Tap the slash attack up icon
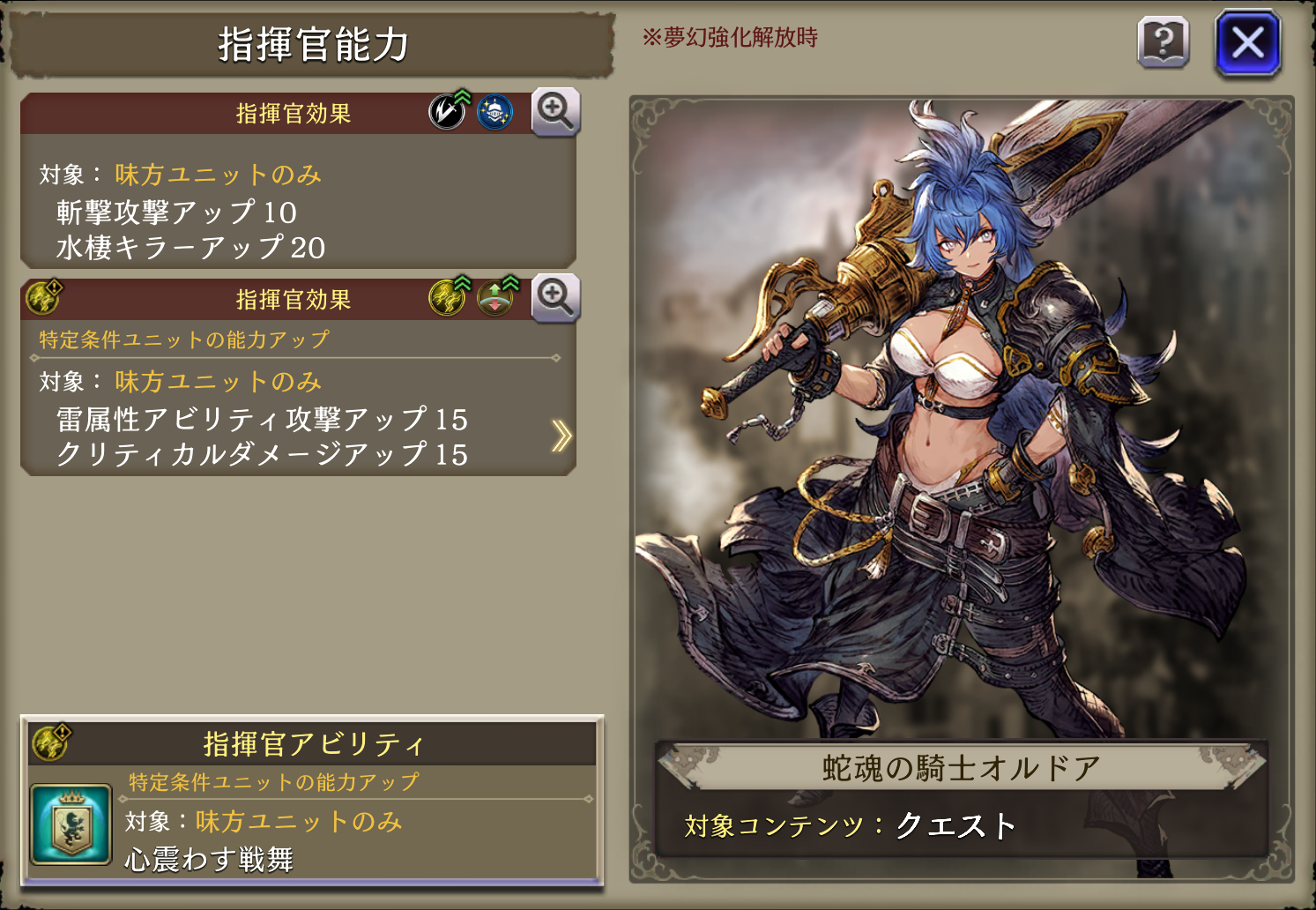The width and height of the screenshot is (1316, 910). tap(448, 112)
